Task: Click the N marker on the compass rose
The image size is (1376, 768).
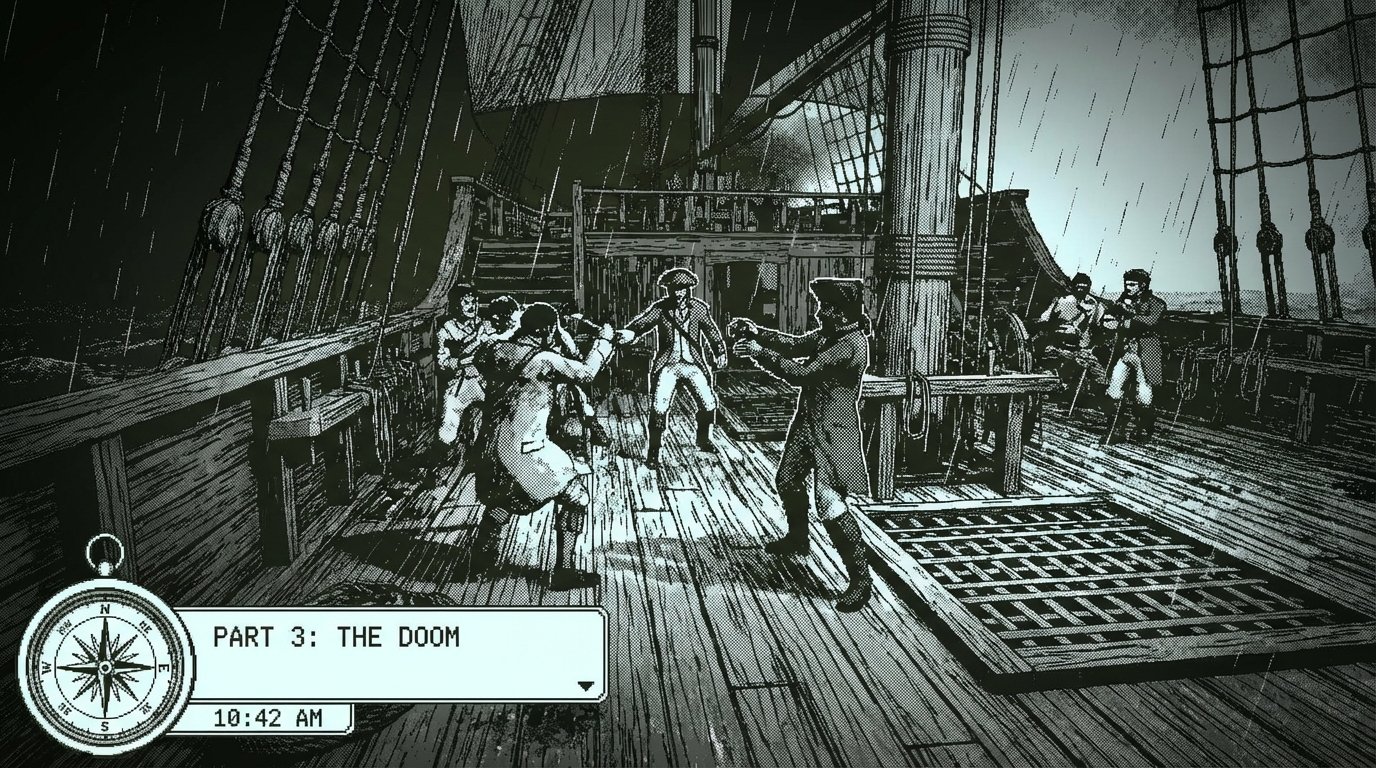Action: [x=104, y=611]
